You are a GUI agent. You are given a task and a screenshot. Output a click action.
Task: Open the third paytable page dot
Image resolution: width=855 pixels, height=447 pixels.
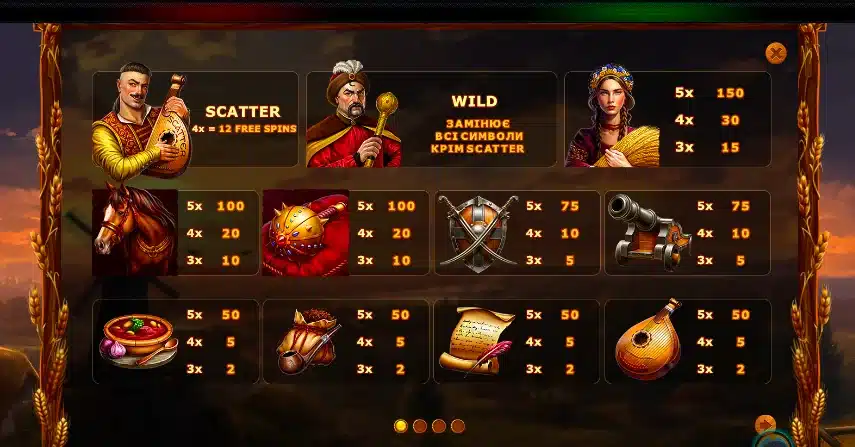[x=439, y=426]
